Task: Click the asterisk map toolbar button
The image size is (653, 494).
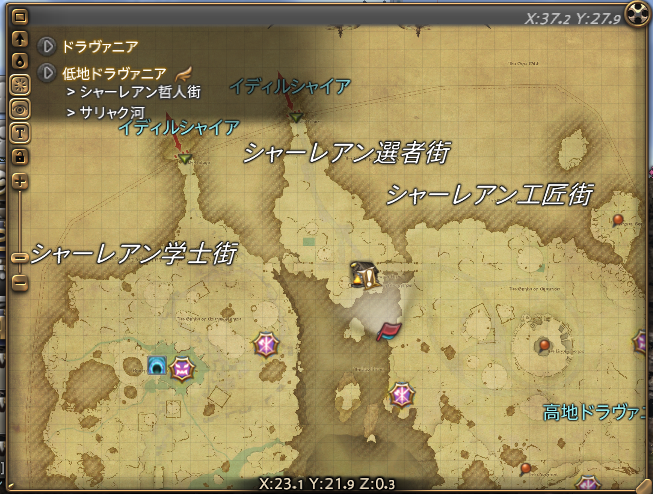Action: (19, 84)
